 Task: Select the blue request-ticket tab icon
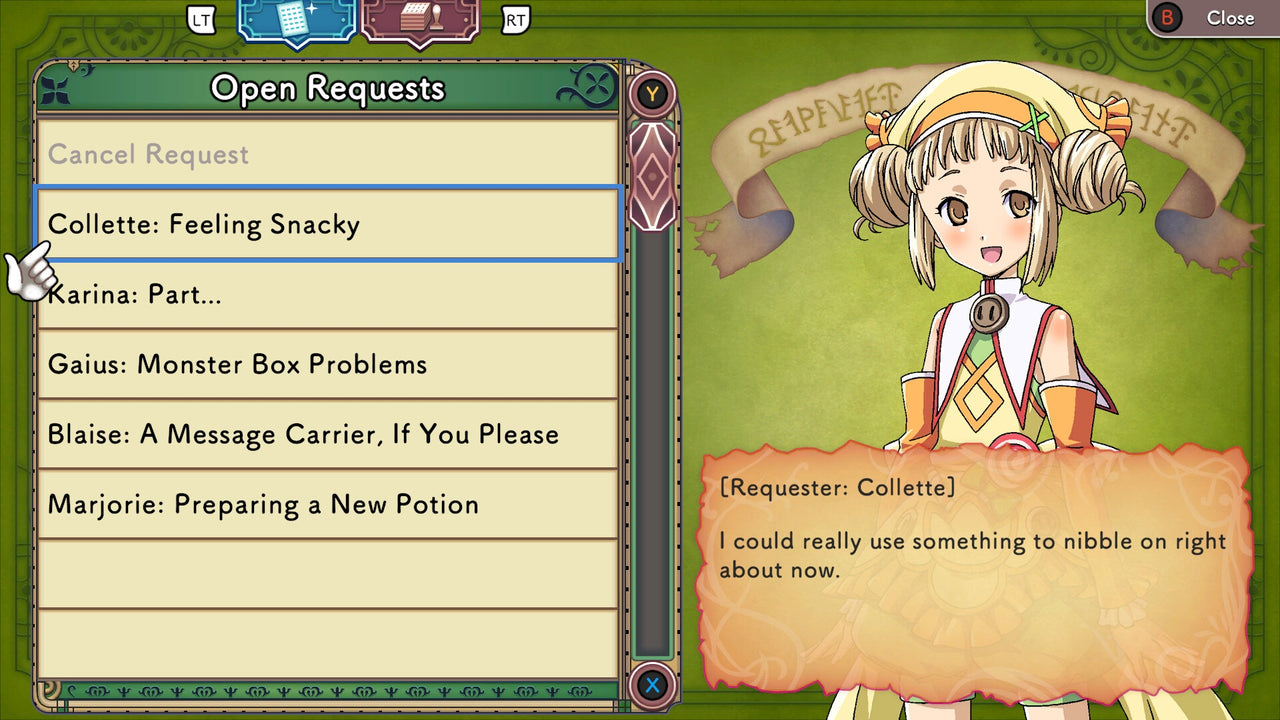[x=294, y=22]
